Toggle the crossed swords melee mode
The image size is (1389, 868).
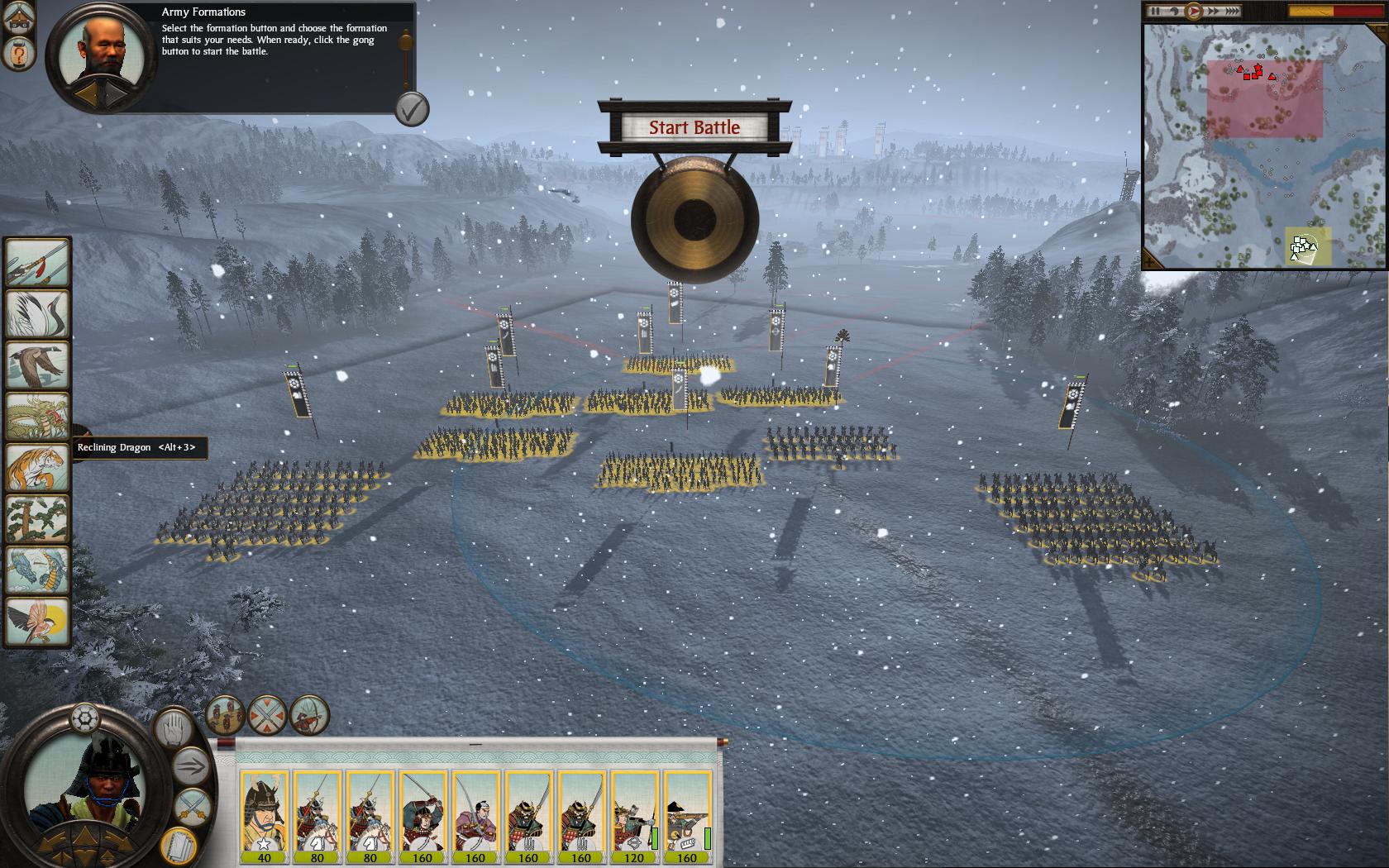192,804
